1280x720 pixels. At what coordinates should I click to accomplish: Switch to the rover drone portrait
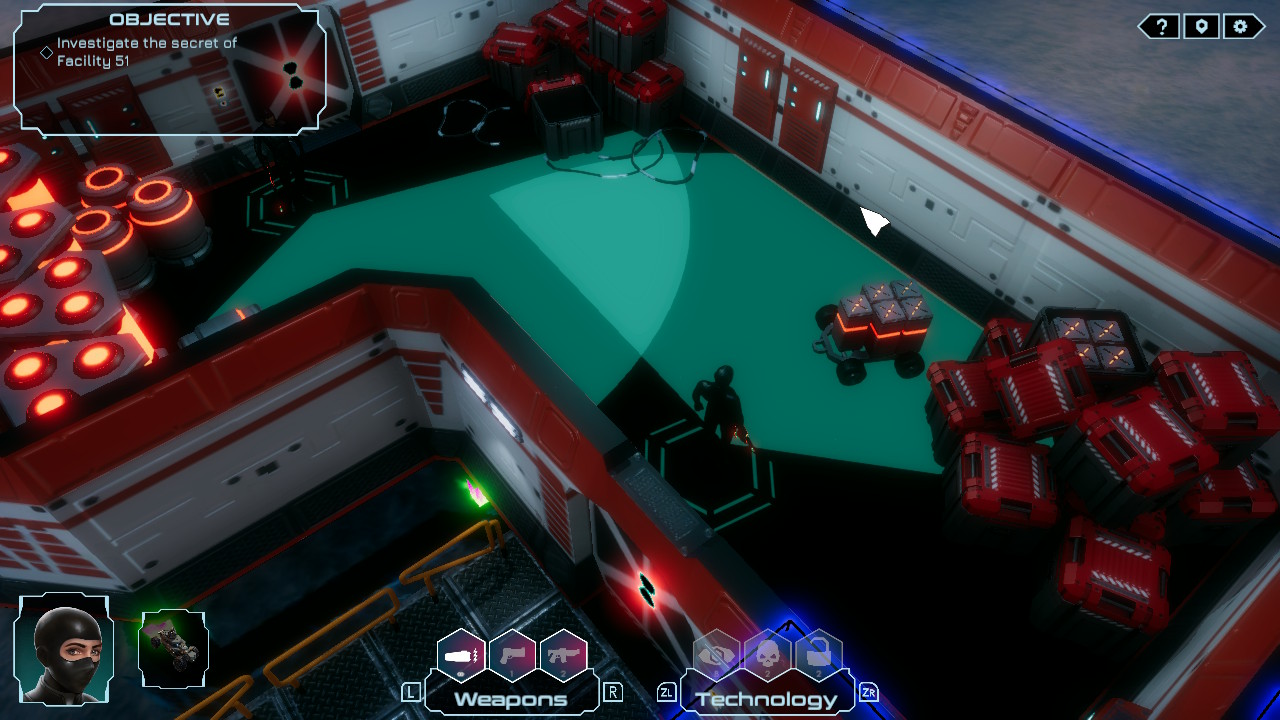tap(174, 649)
